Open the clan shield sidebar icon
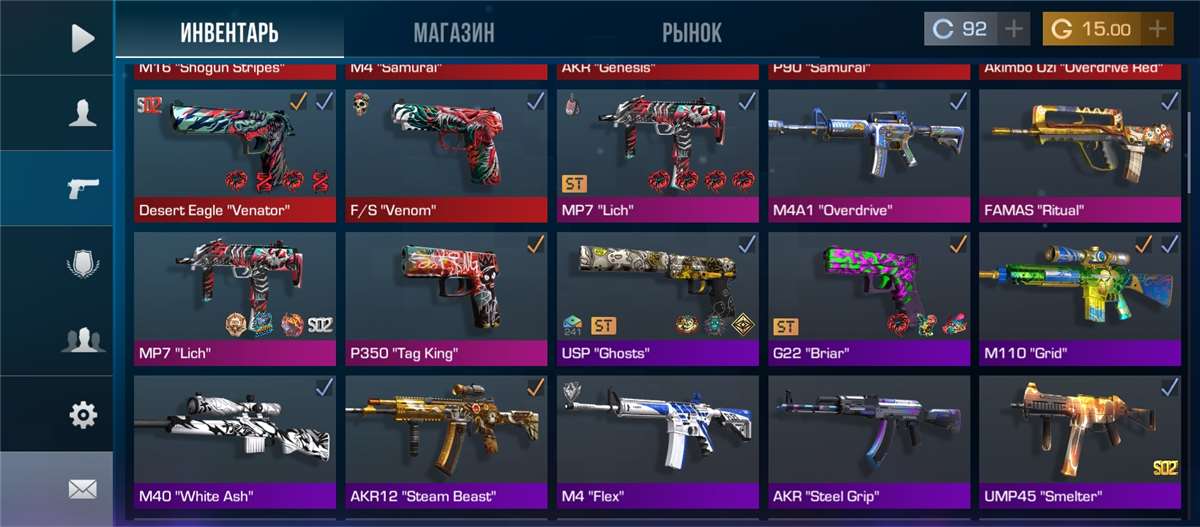The width and height of the screenshot is (1200, 527). [x=83, y=264]
